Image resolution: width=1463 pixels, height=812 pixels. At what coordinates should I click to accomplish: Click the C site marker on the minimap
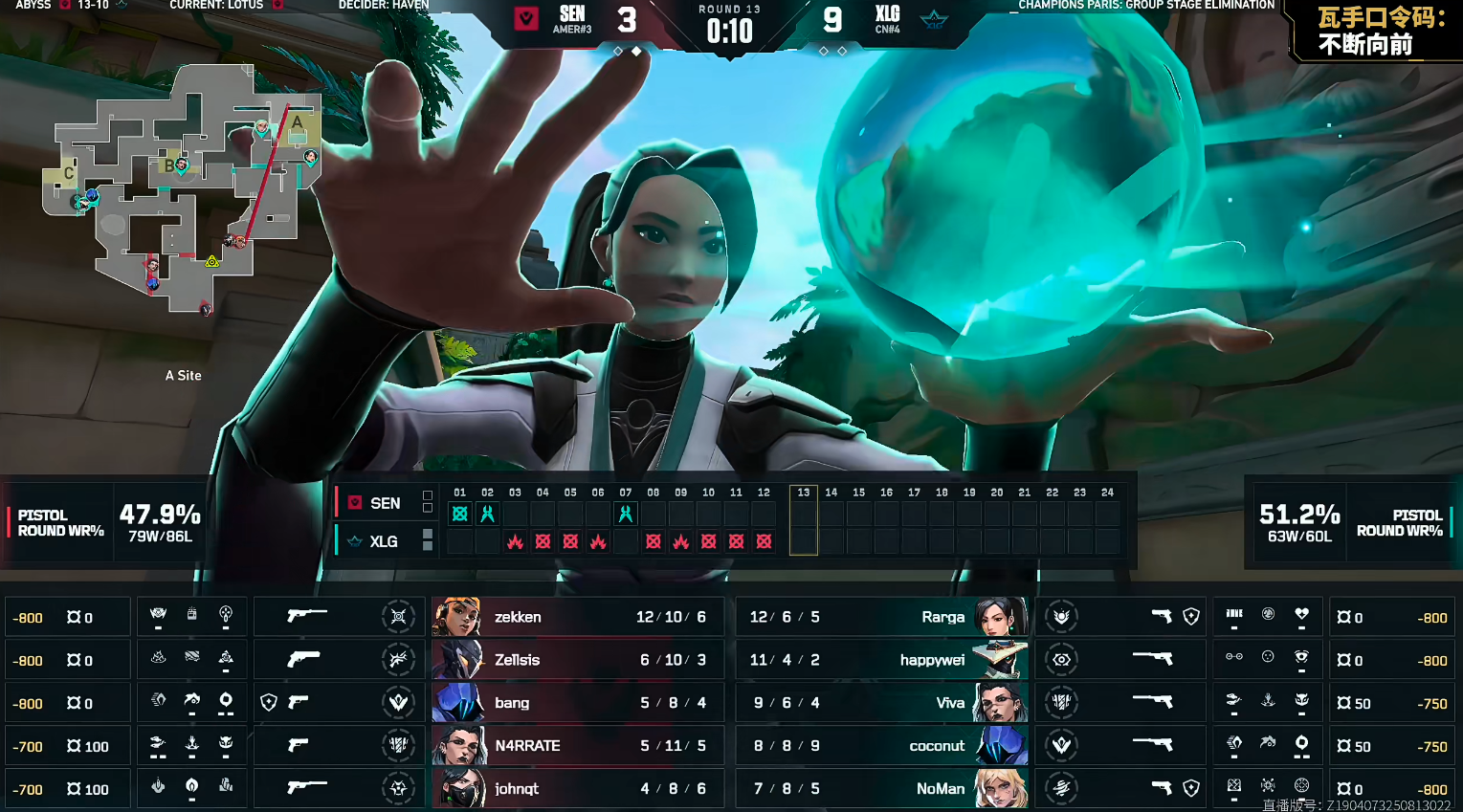69,173
